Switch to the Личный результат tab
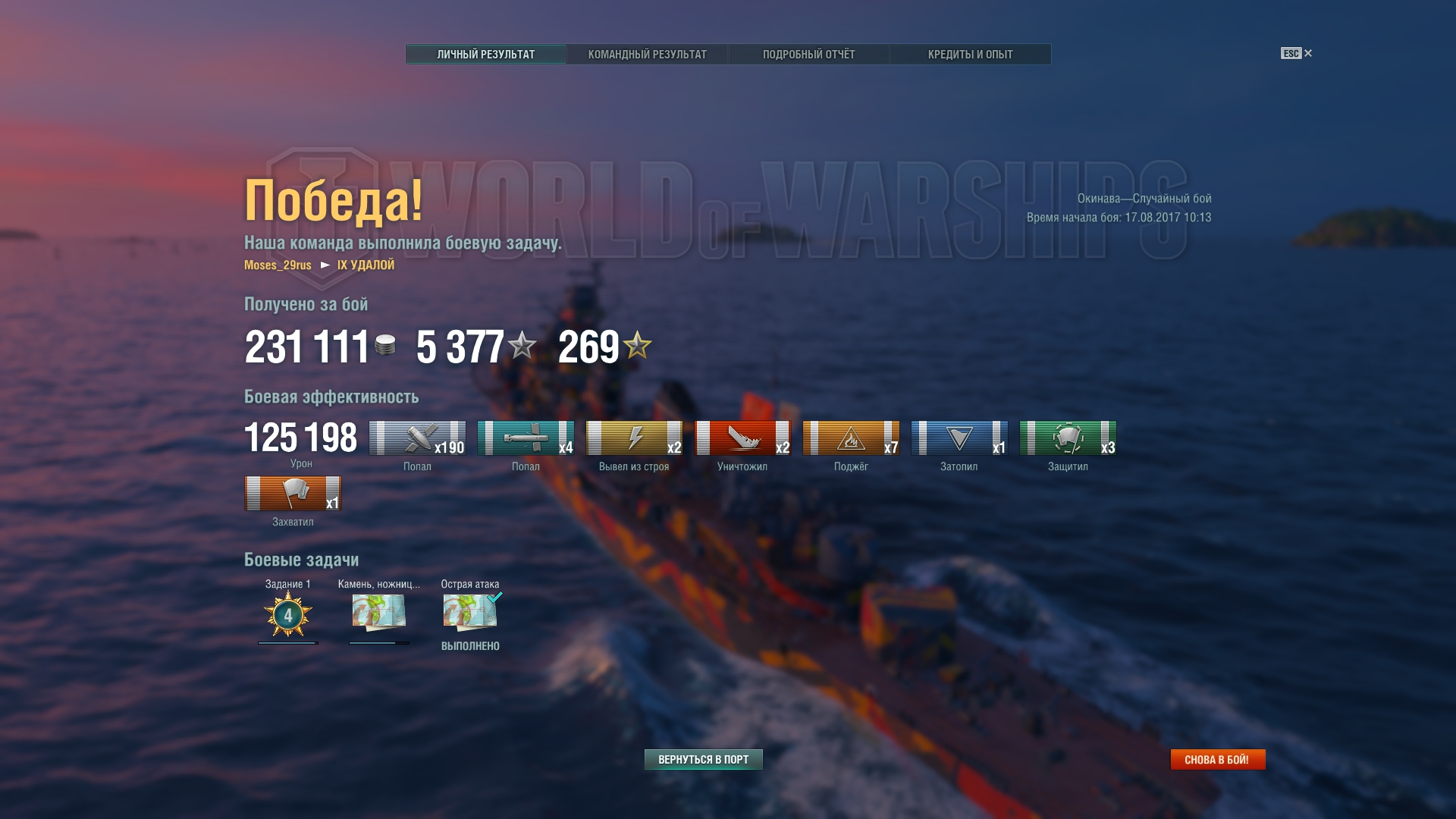This screenshot has width=1456, height=819. (485, 55)
